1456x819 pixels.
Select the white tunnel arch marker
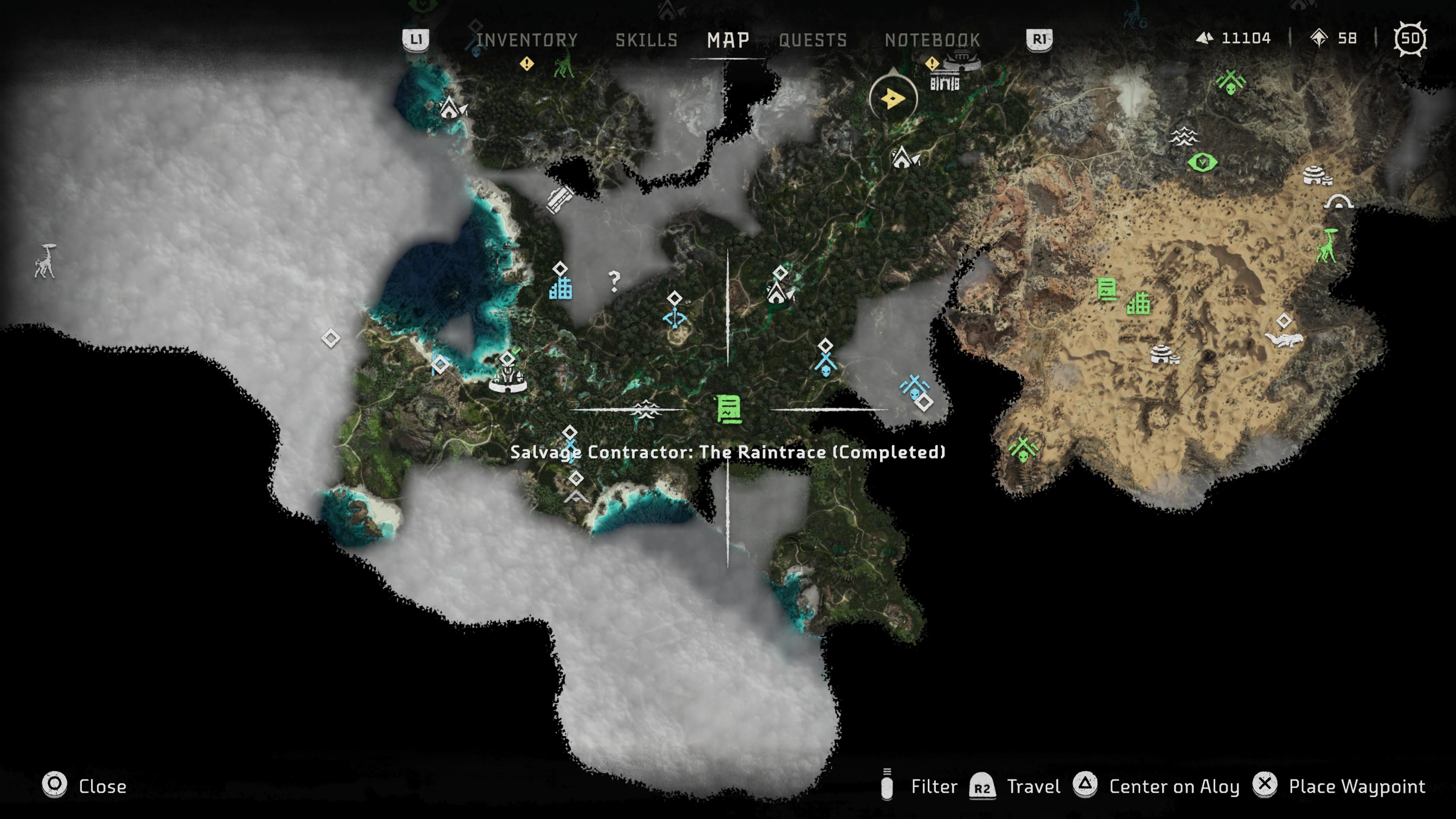coord(1338,202)
